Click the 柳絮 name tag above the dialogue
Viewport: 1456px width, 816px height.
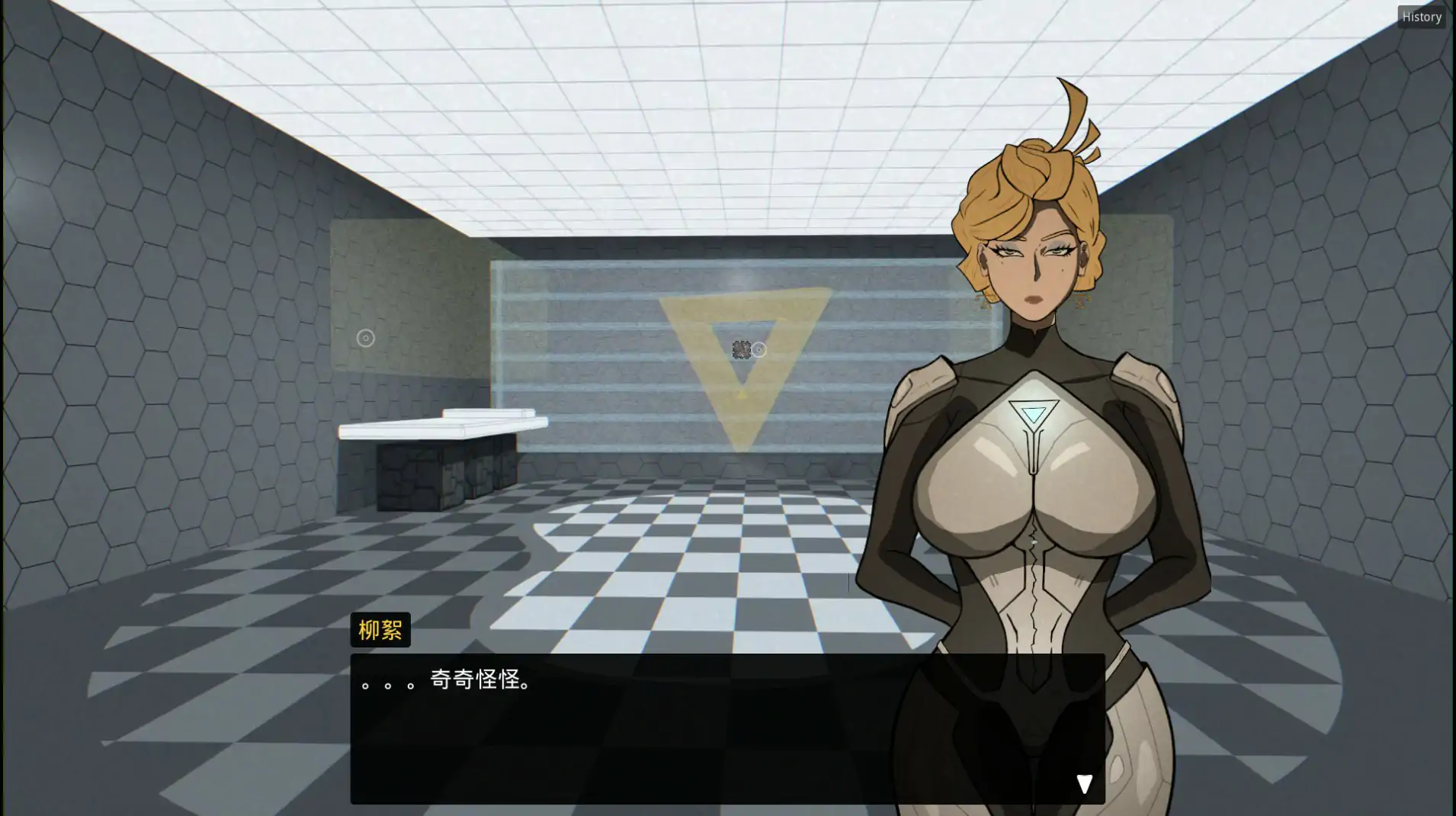click(380, 629)
